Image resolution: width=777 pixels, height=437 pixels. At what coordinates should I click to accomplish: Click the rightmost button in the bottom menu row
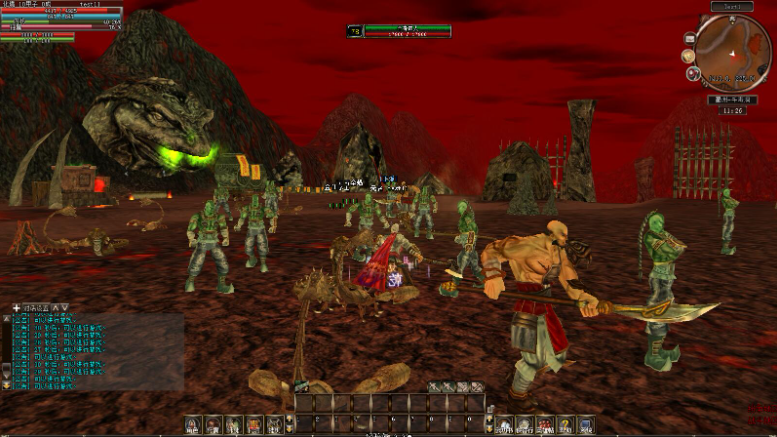[583, 425]
